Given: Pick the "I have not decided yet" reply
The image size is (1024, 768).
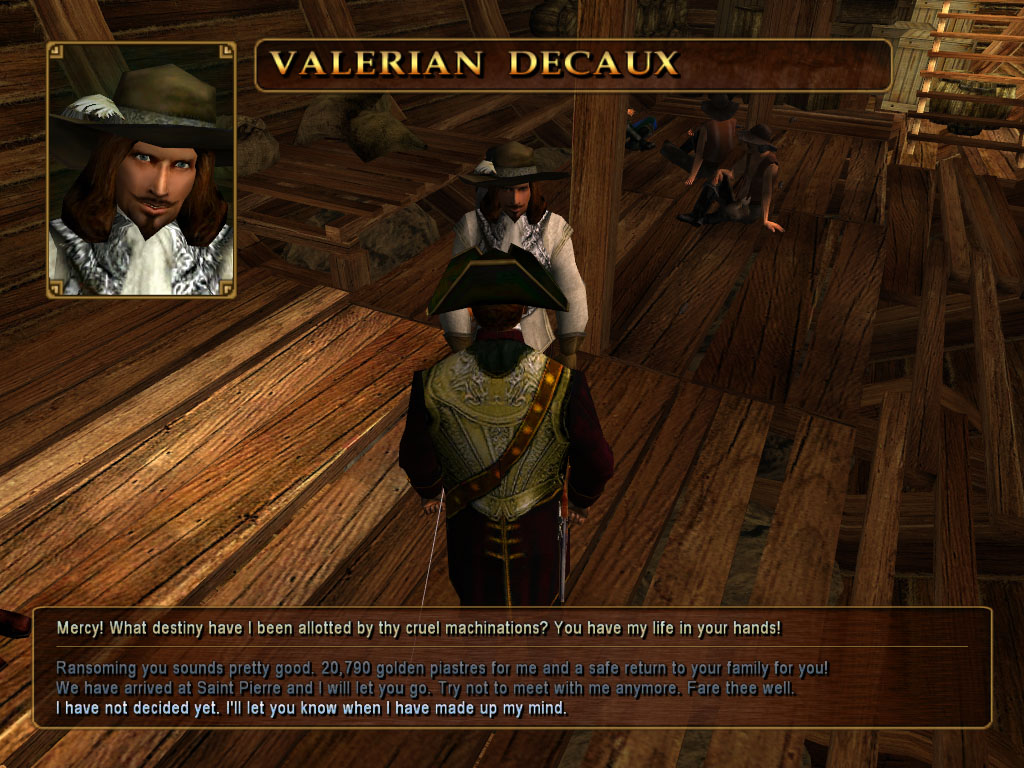Looking at the screenshot, I should 311,709.
